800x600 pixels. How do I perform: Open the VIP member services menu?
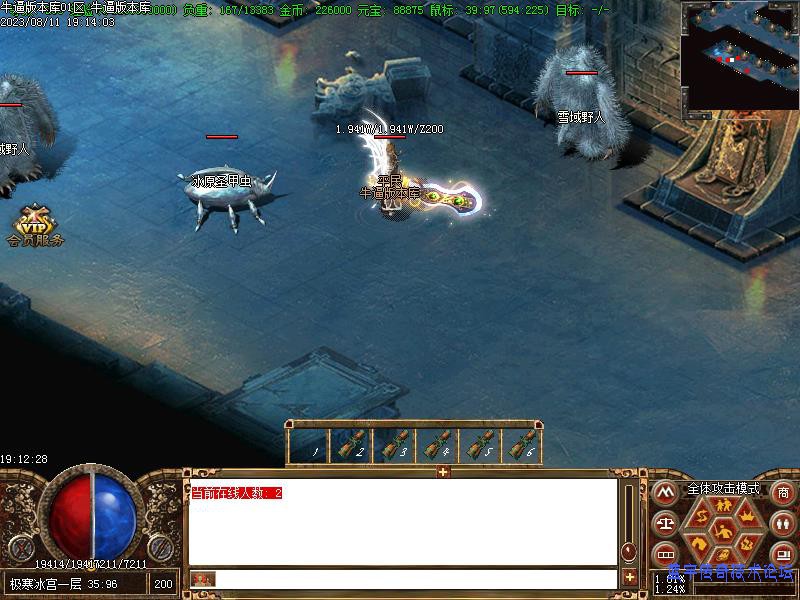point(34,226)
